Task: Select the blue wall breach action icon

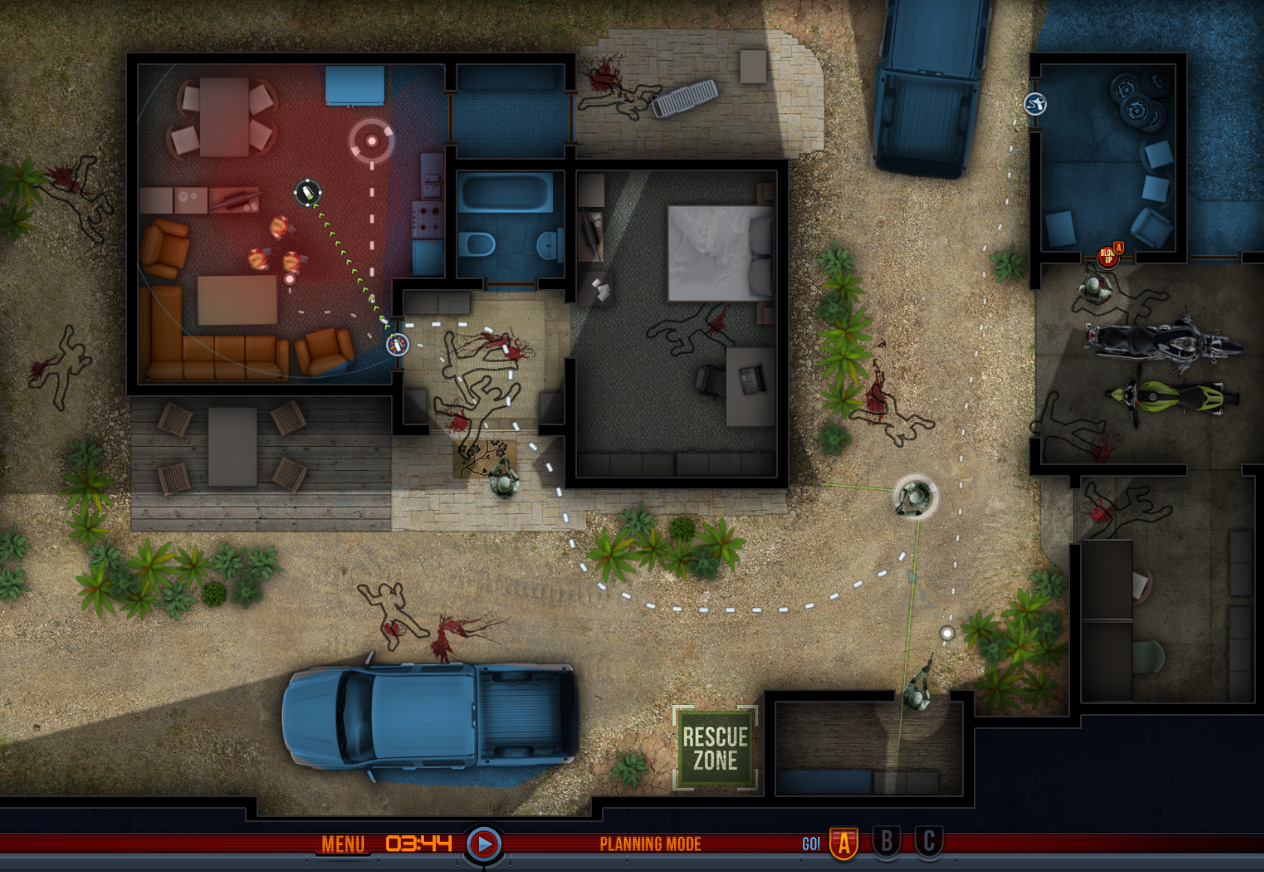Action: [1035, 103]
